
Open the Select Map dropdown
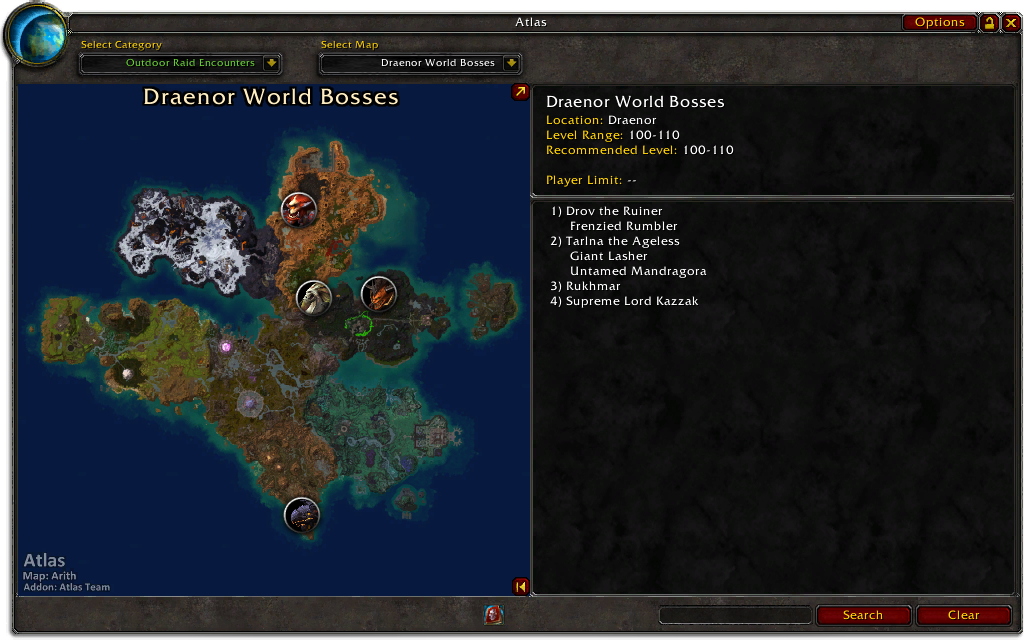511,63
